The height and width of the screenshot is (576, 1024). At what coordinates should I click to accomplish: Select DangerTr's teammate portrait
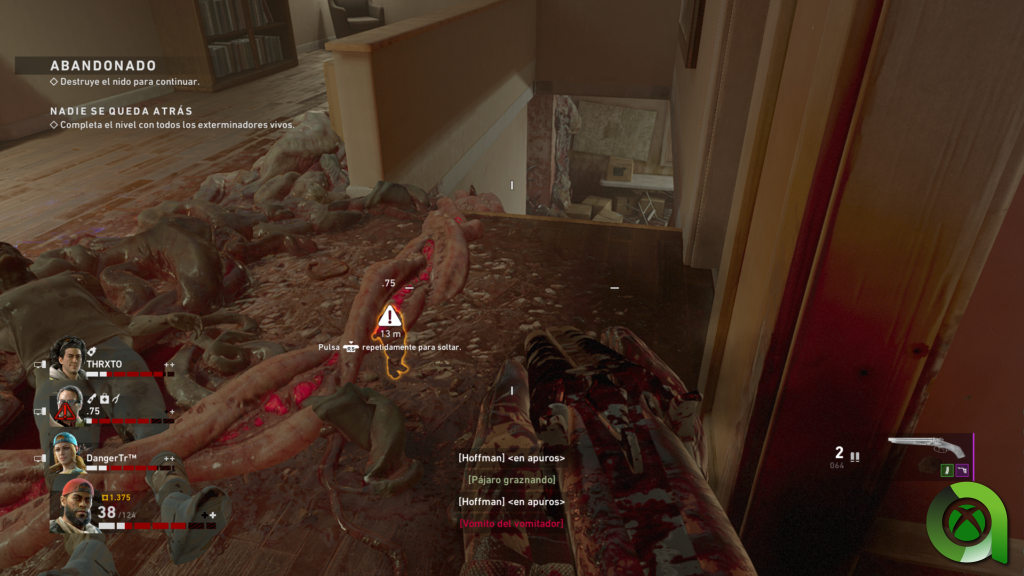68,455
